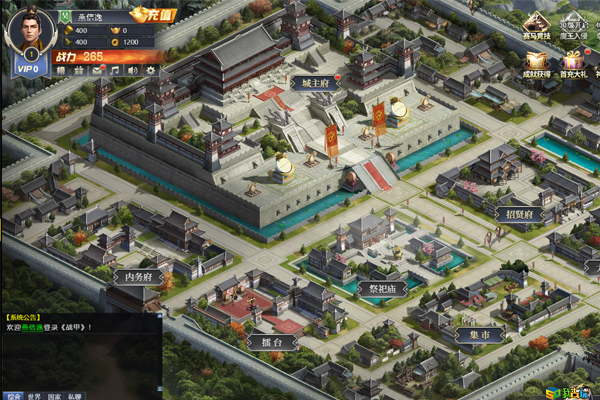
Task: Open the gear settings icon
Action: (150, 70)
